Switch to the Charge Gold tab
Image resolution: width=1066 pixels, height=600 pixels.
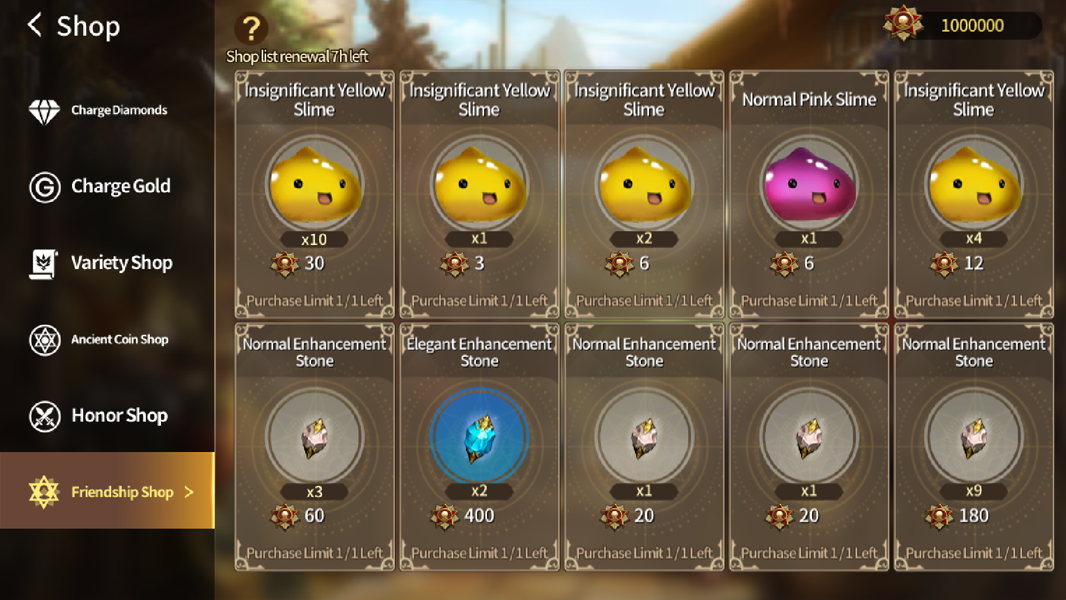[x=107, y=186]
